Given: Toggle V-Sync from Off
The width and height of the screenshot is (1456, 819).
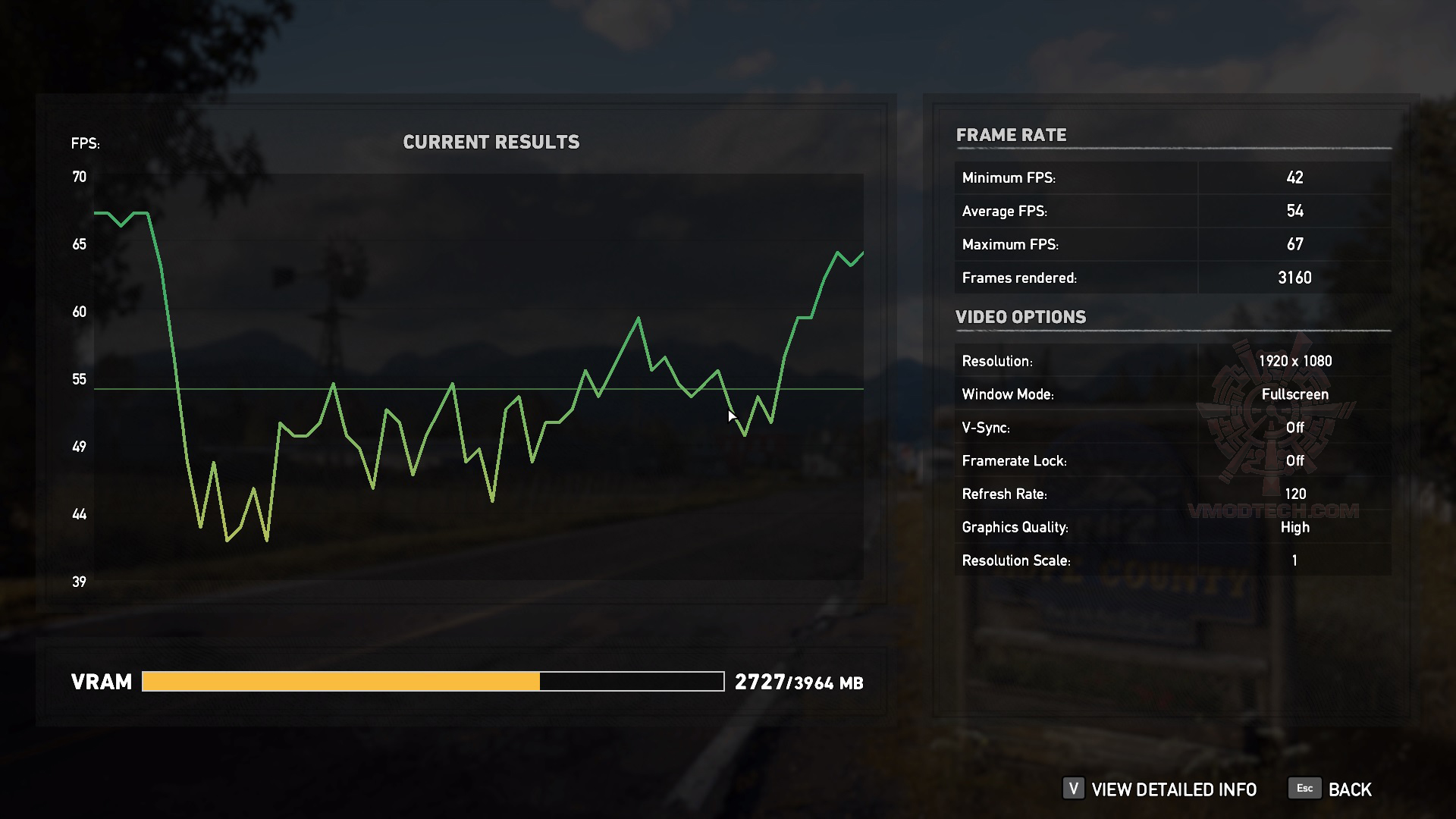Looking at the screenshot, I should click(1294, 427).
